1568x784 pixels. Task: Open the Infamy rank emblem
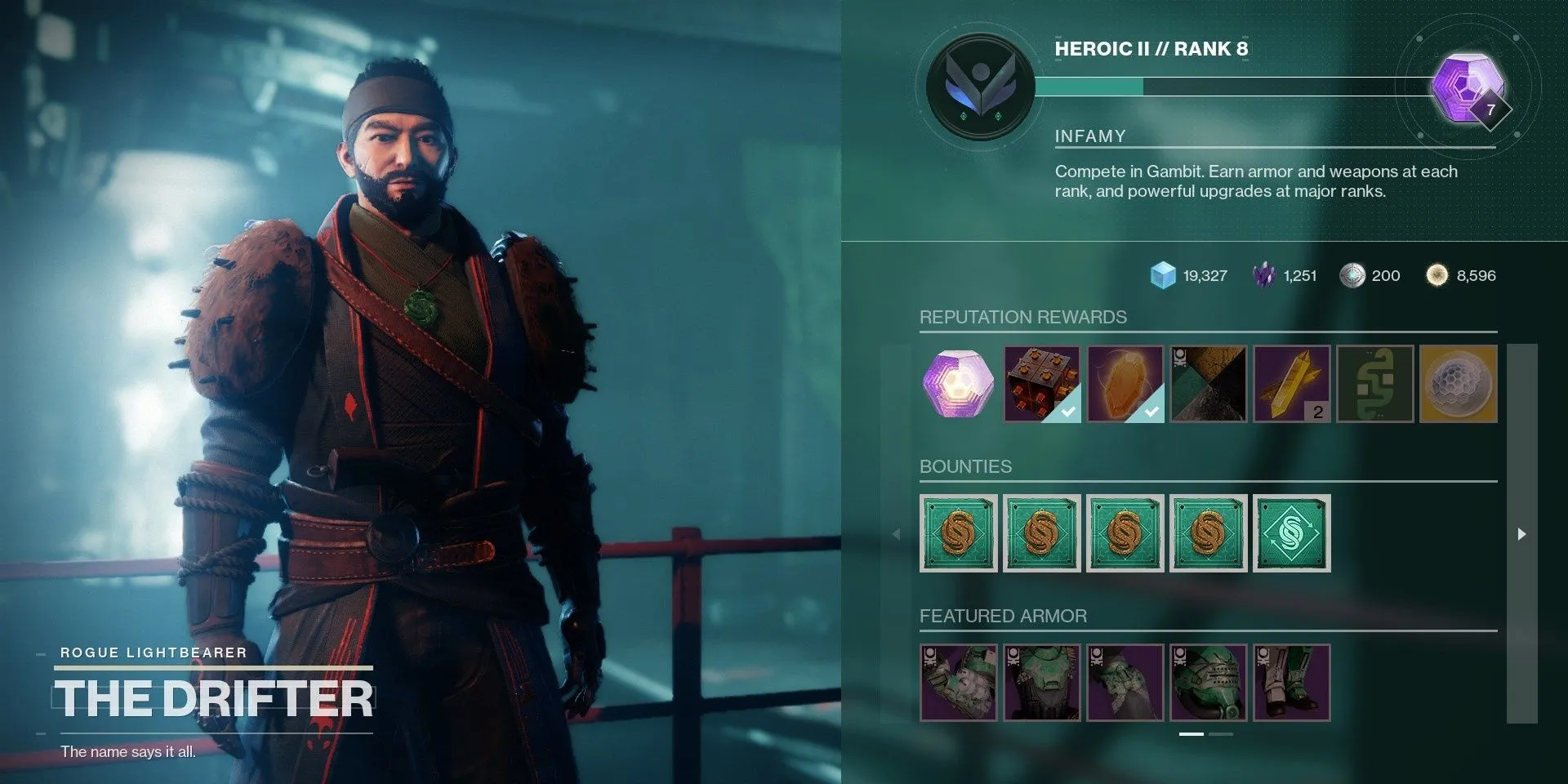[980, 86]
